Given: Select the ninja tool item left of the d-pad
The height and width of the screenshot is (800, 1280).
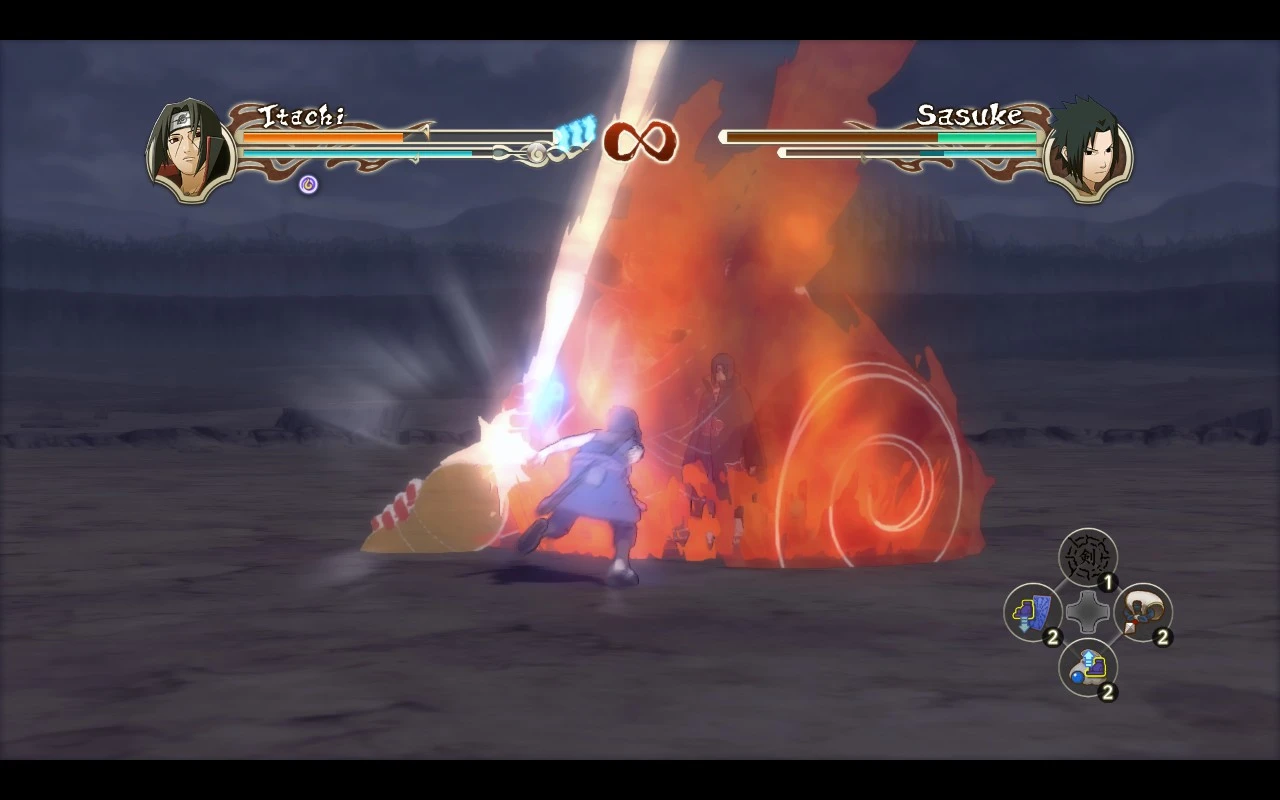Looking at the screenshot, I should pos(1032,613).
